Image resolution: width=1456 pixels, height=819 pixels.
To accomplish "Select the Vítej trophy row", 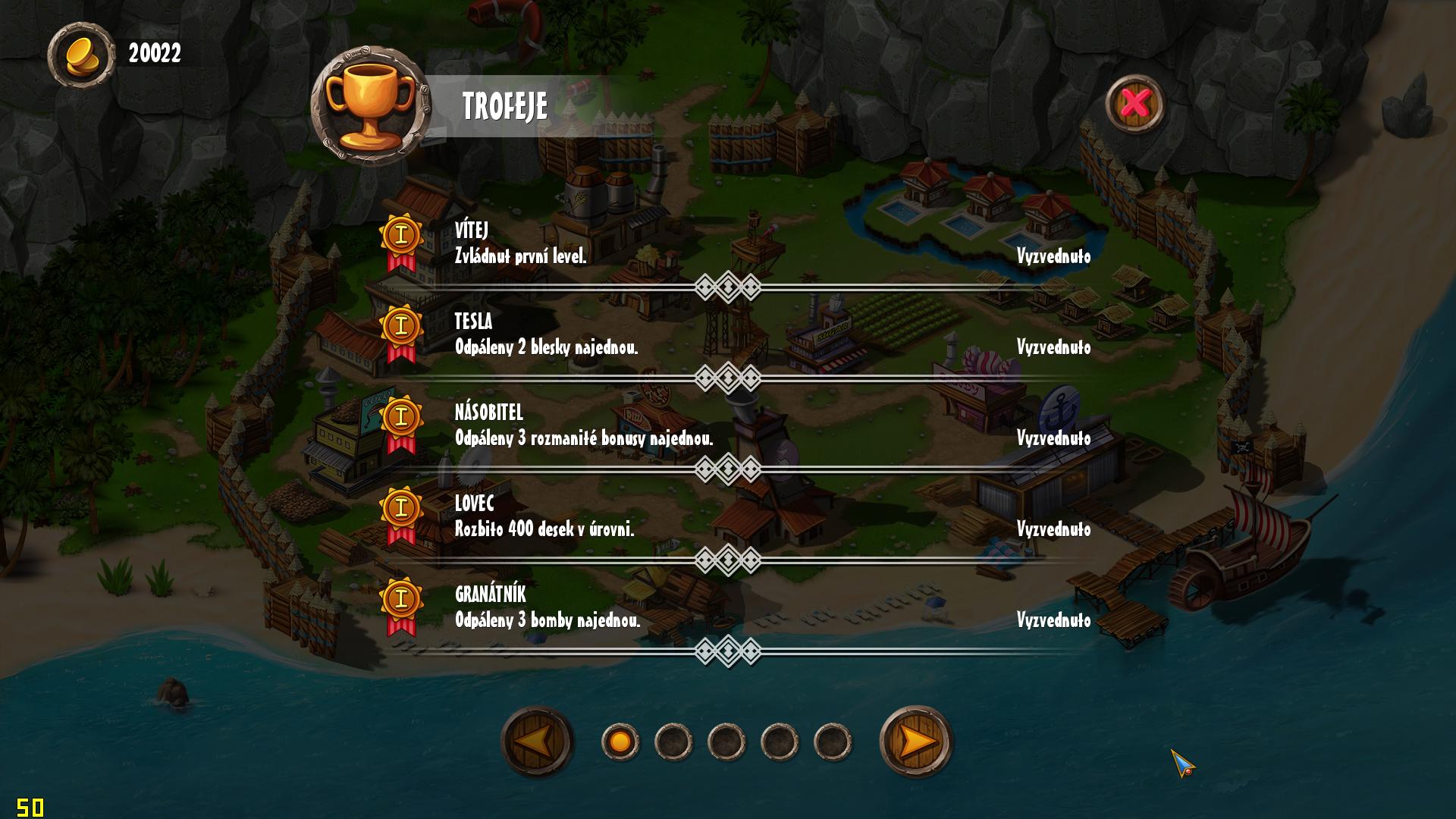I will tap(728, 244).
